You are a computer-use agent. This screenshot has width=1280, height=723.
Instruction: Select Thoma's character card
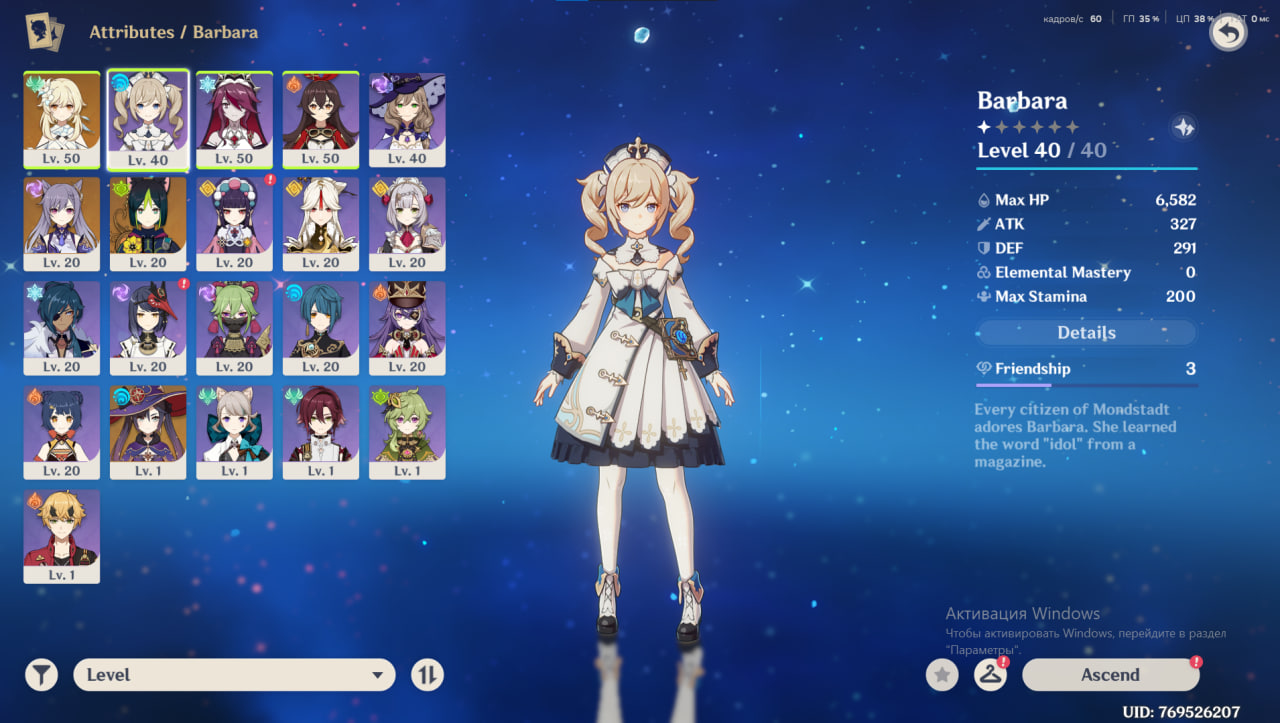tap(62, 534)
